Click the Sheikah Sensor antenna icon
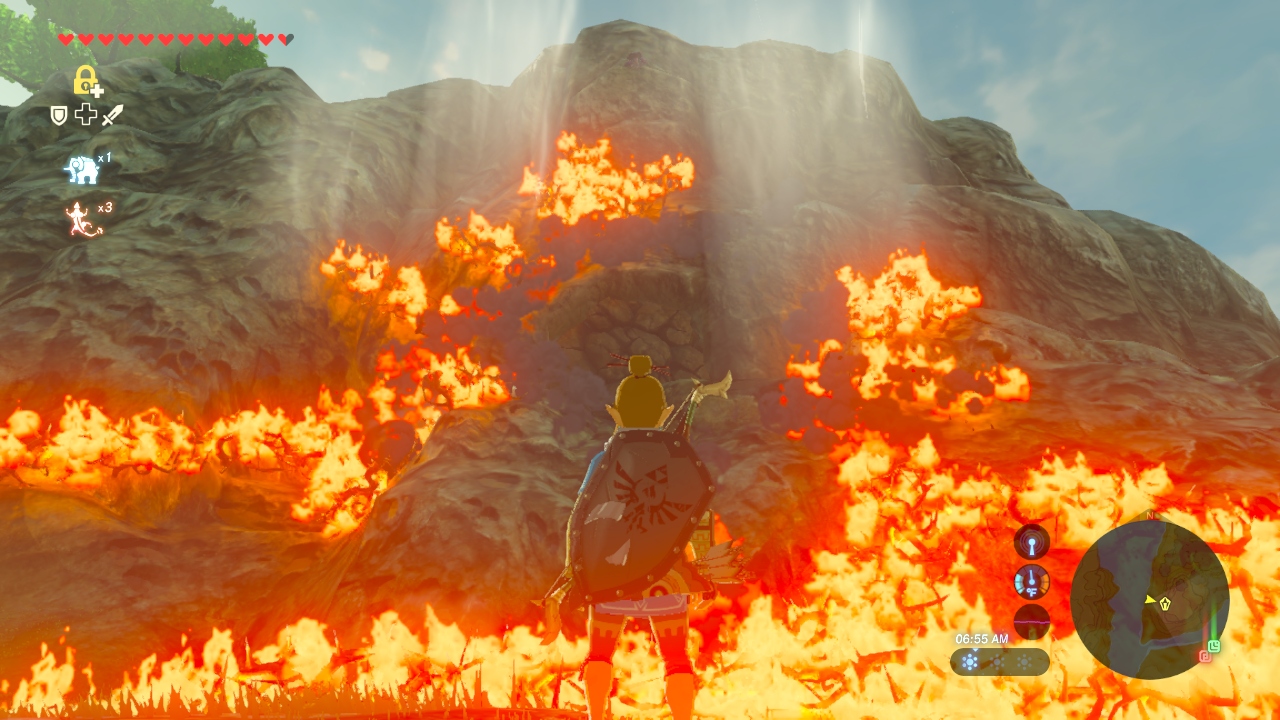The width and height of the screenshot is (1280, 720). pos(1031,542)
